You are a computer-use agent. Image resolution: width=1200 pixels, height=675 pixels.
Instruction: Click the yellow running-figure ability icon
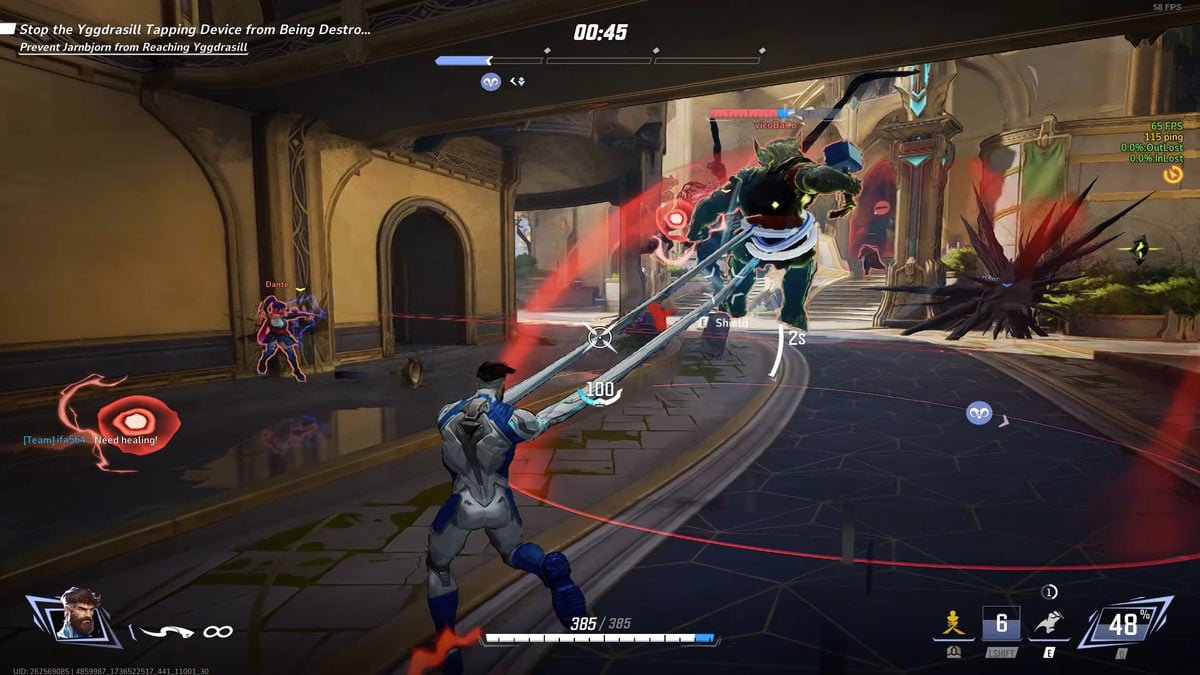coord(953,623)
